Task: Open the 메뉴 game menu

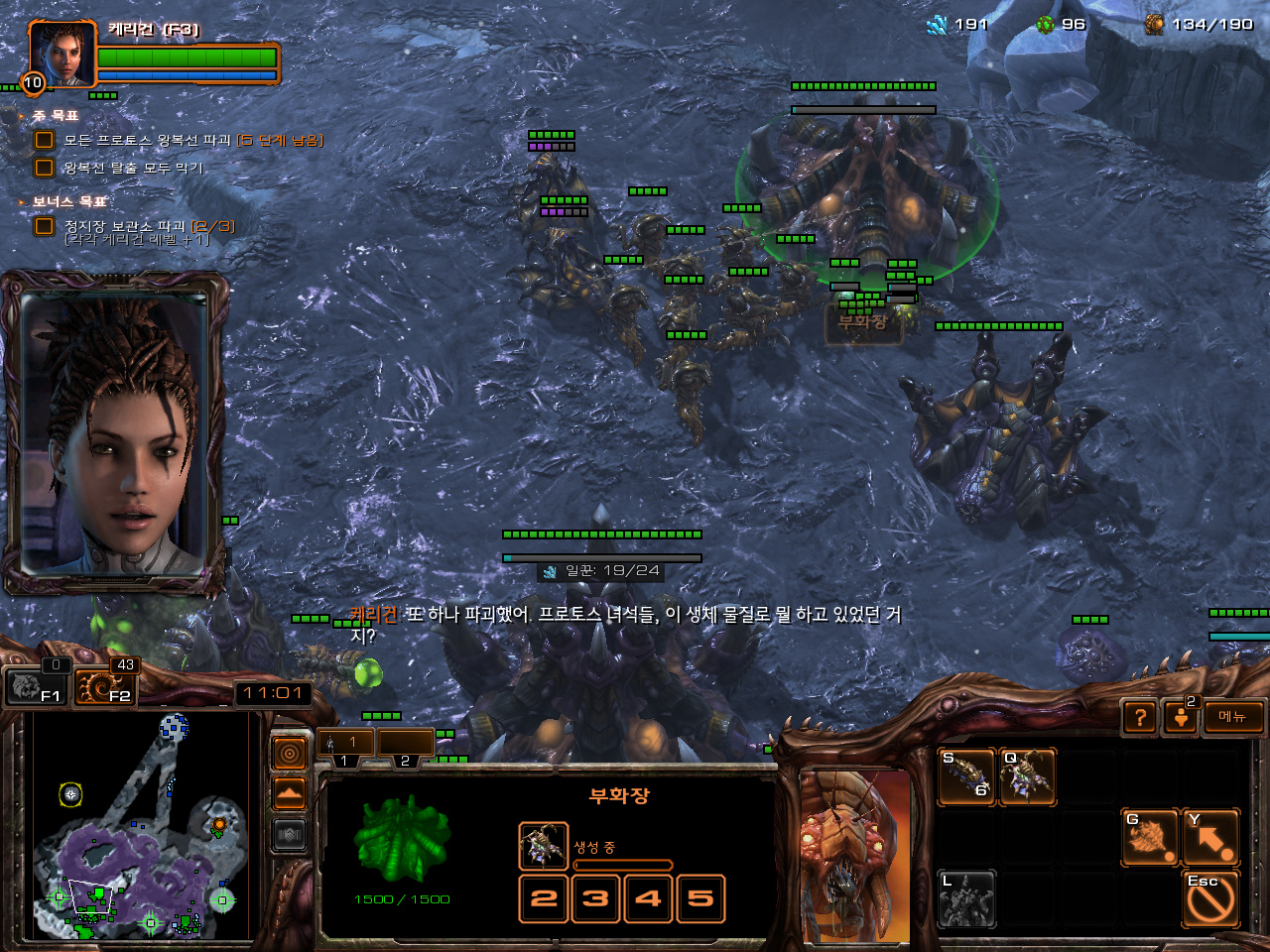Action: coord(1233,717)
